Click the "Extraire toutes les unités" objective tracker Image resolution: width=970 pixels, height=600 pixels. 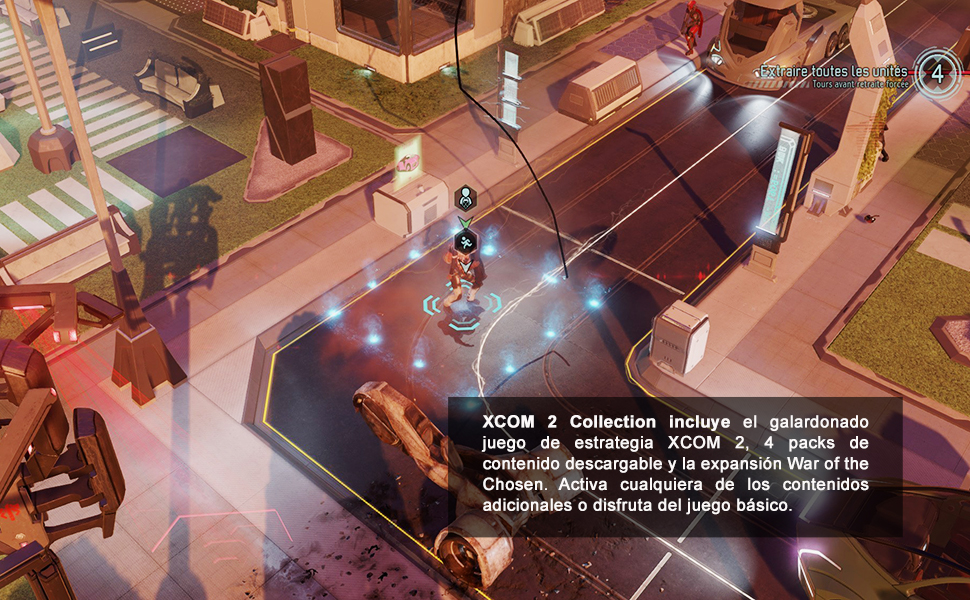[x=834, y=72]
